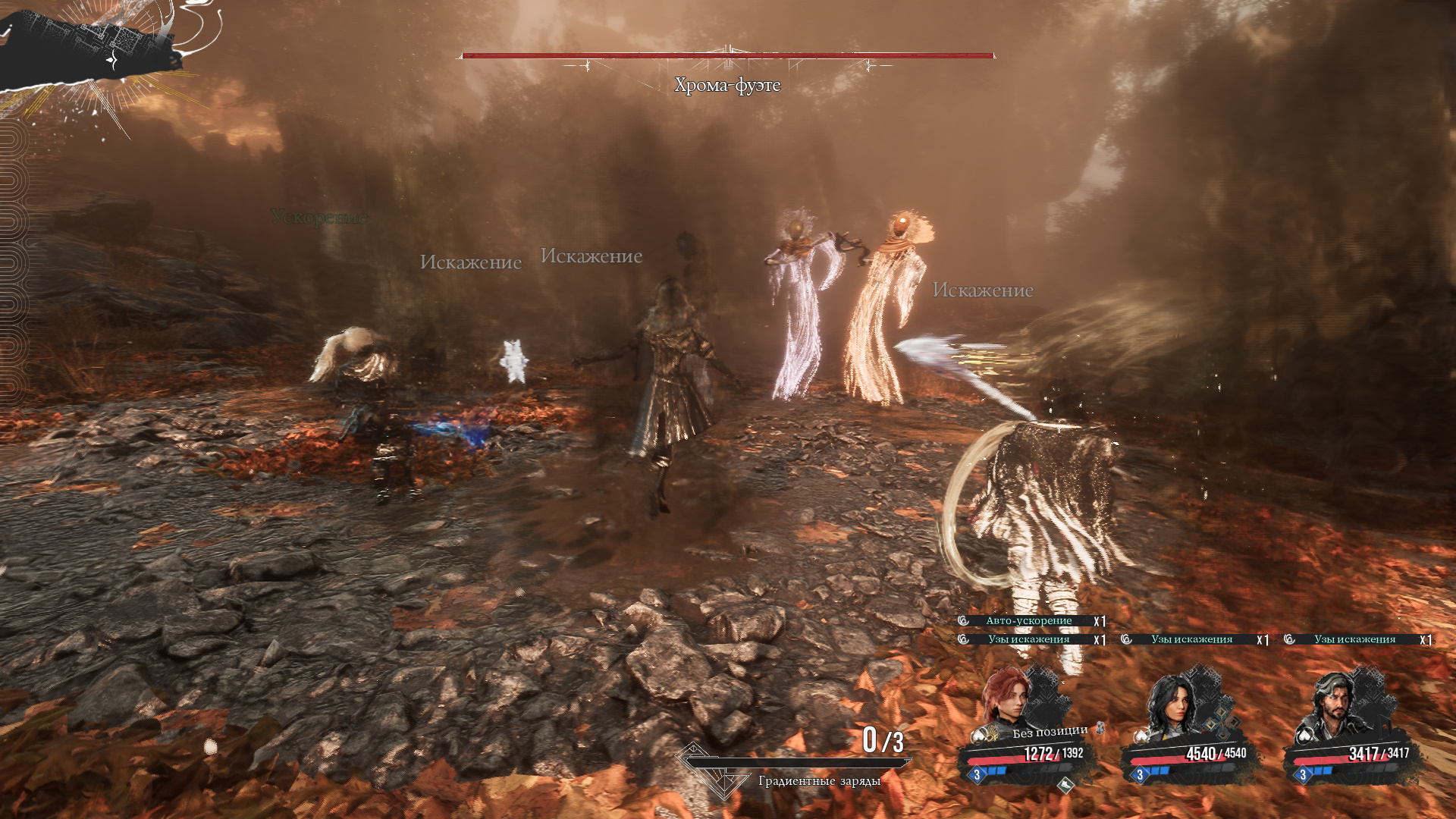Click the Авто-ускорение status effect tag
This screenshot has width=1456, height=819.
click(x=1029, y=621)
